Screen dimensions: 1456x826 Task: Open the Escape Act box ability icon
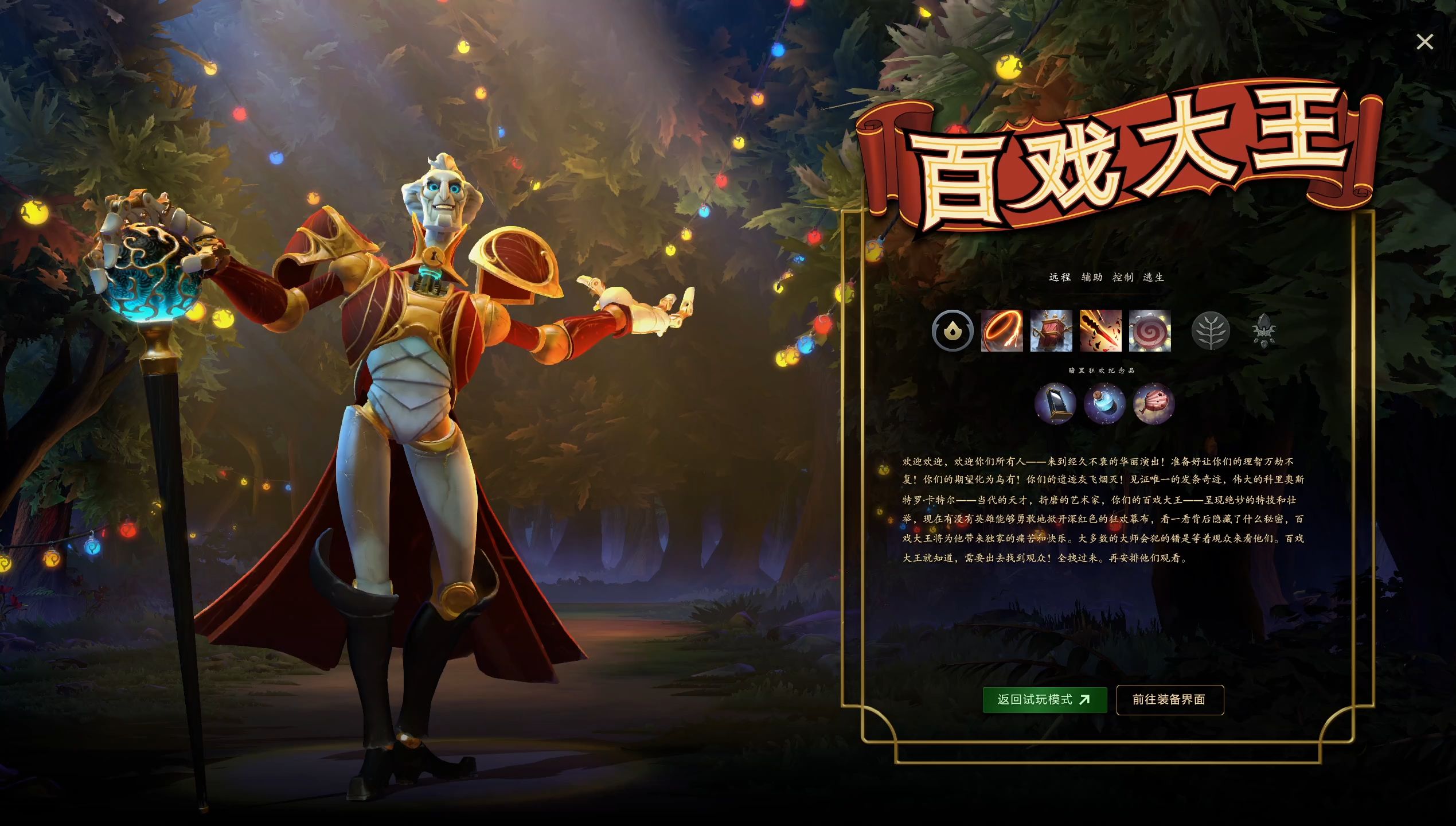(x=1051, y=333)
